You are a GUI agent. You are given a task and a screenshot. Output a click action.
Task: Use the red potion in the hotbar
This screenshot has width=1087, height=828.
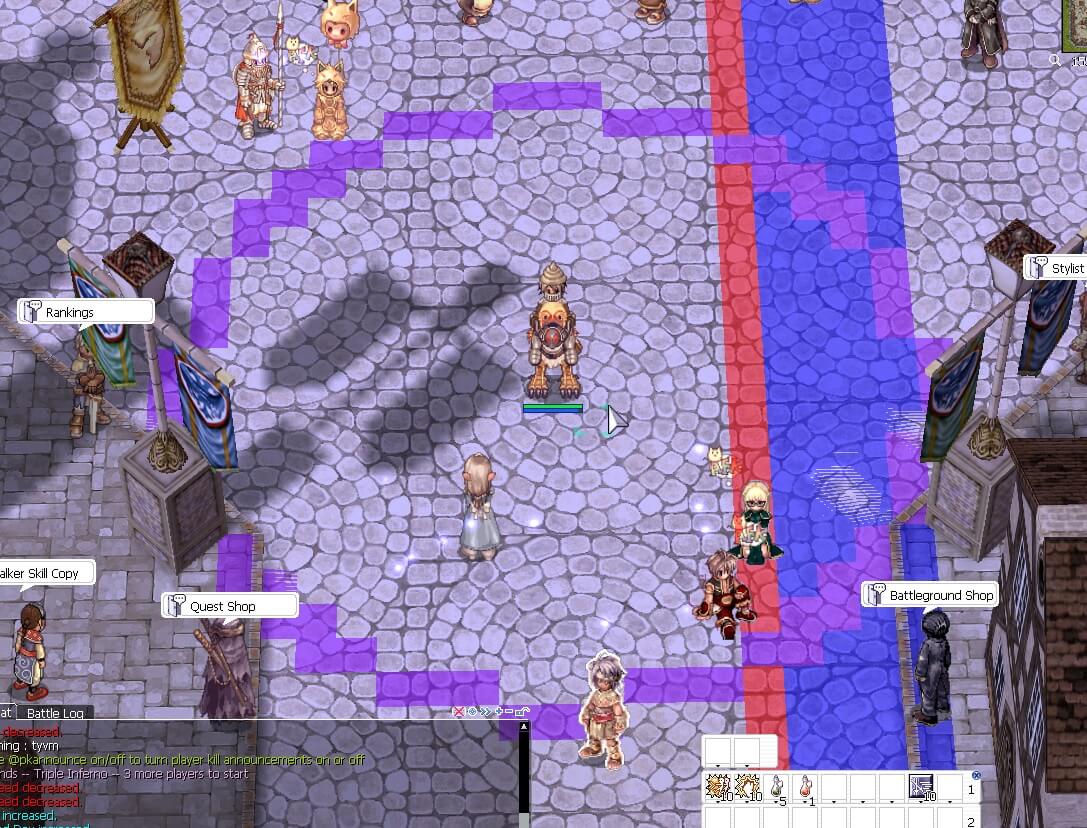pyautogui.click(x=806, y=786)
